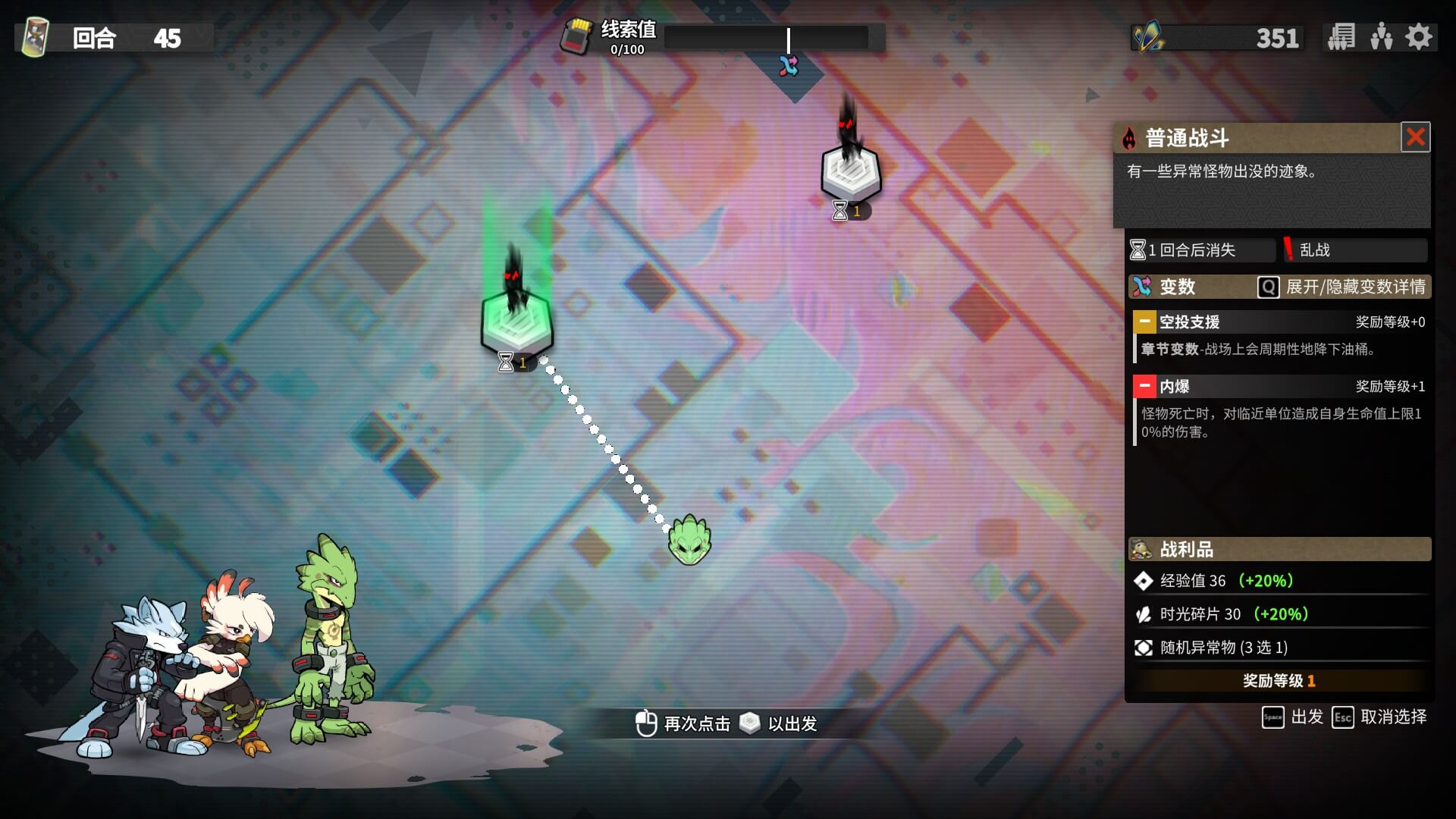Screen dimensions: 1456x819
Task: Click the 线索值 clue card icon
Action: 576,36
